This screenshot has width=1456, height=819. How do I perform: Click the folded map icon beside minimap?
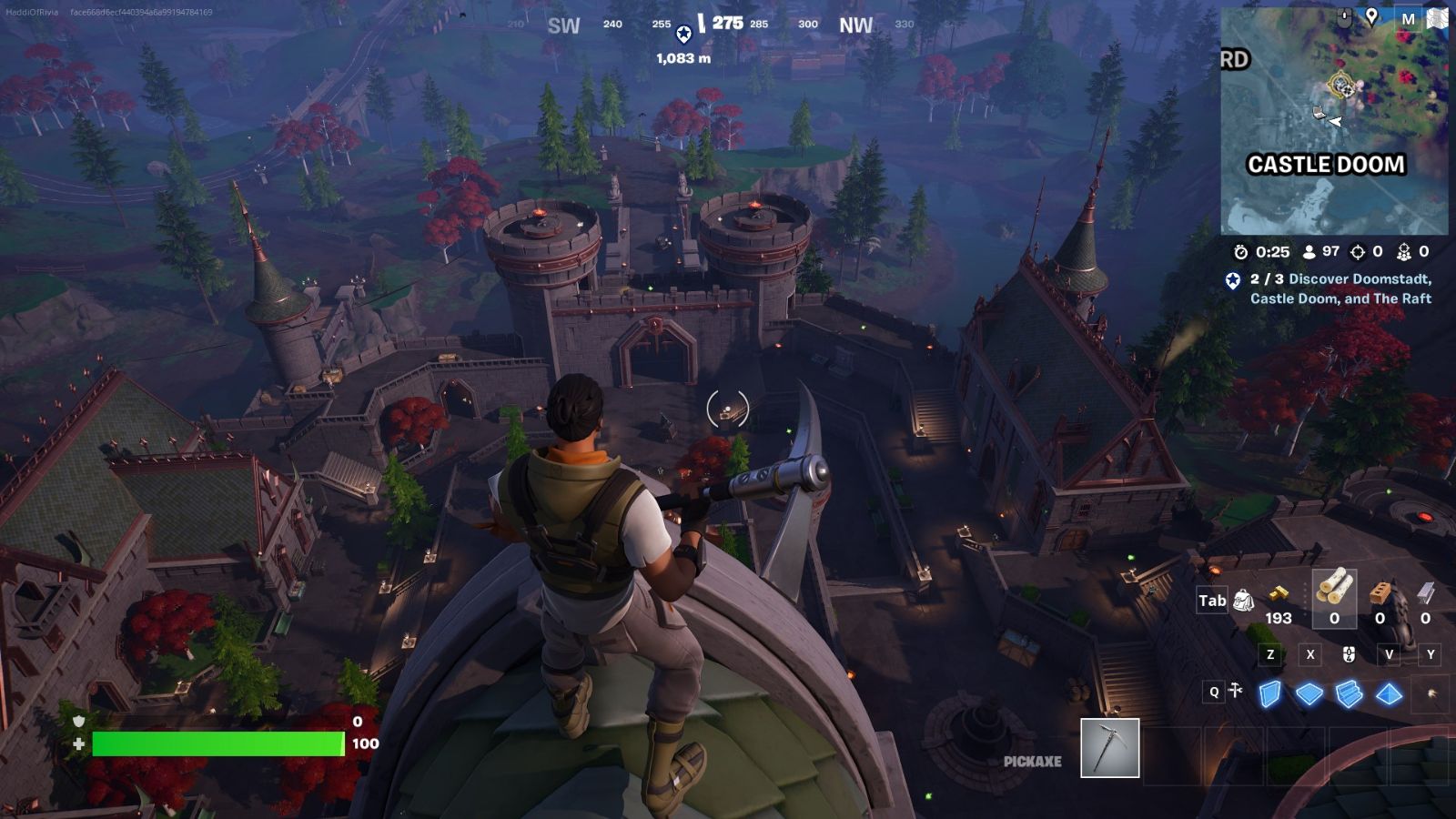(1437, 18)
